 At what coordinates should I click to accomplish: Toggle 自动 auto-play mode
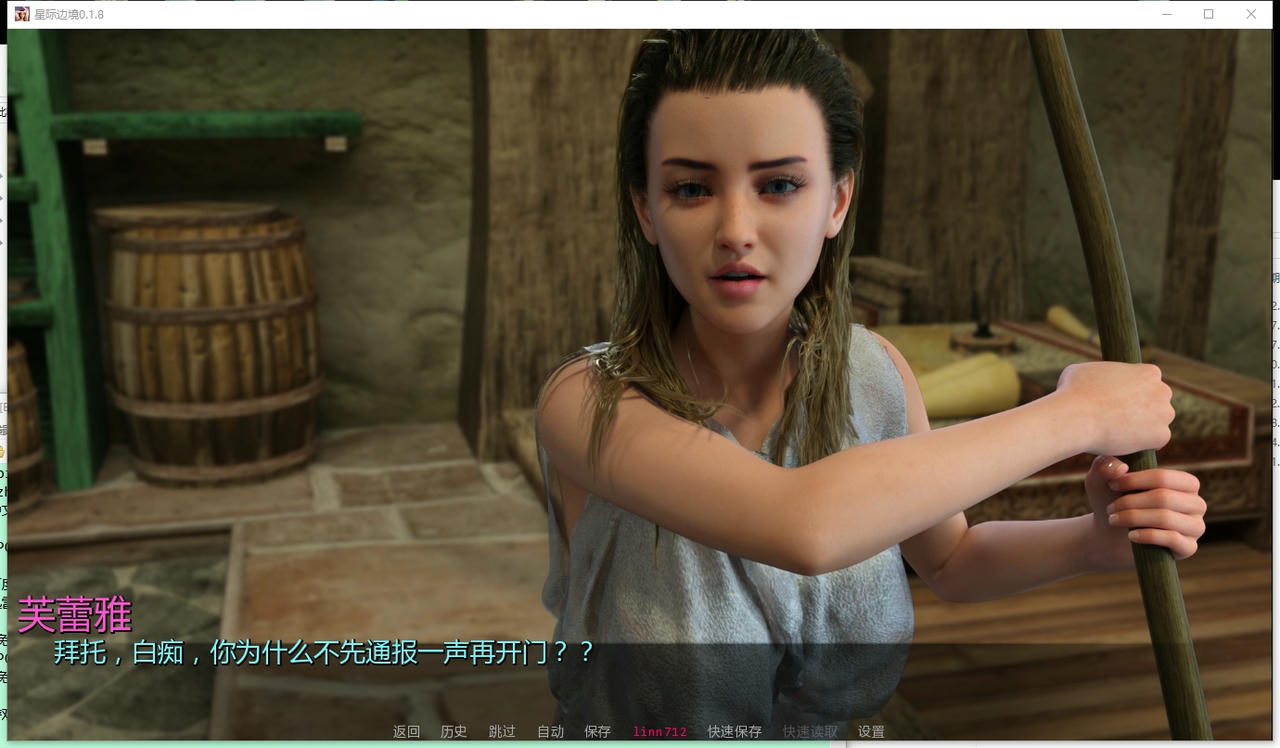tap(548, 731)
